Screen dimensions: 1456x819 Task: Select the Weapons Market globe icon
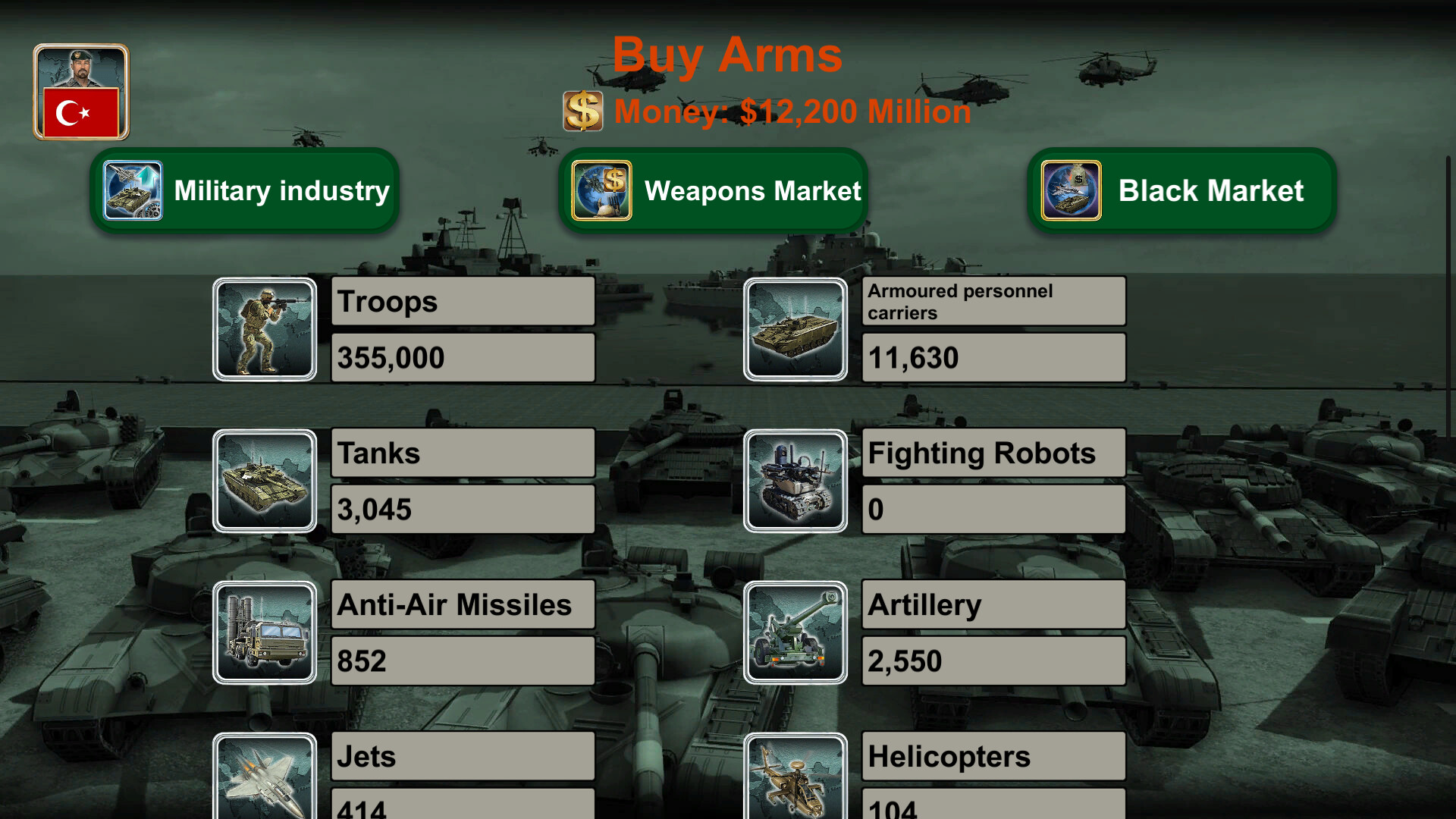(601, 190)
